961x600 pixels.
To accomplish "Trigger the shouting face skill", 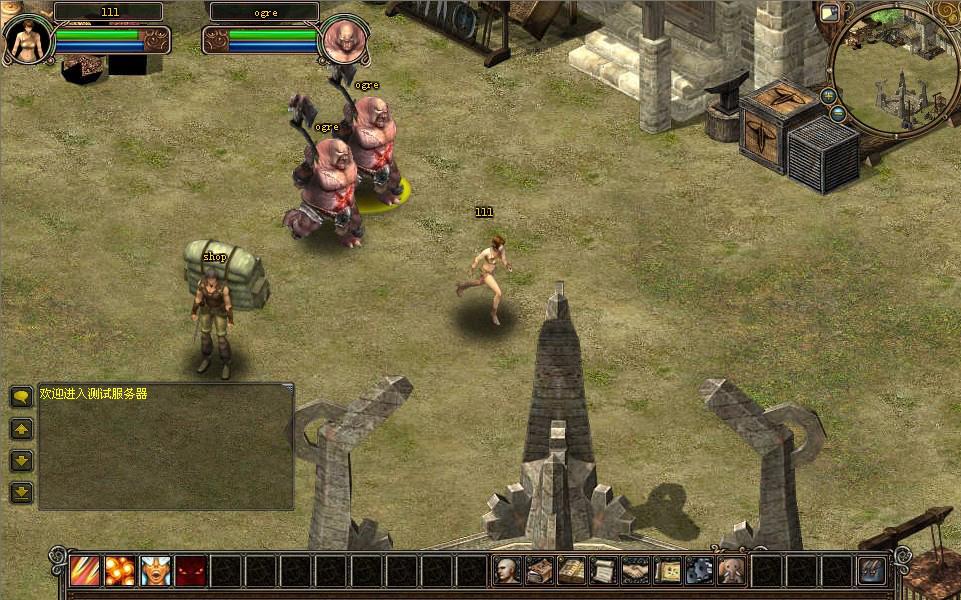I will coord(155,571).
